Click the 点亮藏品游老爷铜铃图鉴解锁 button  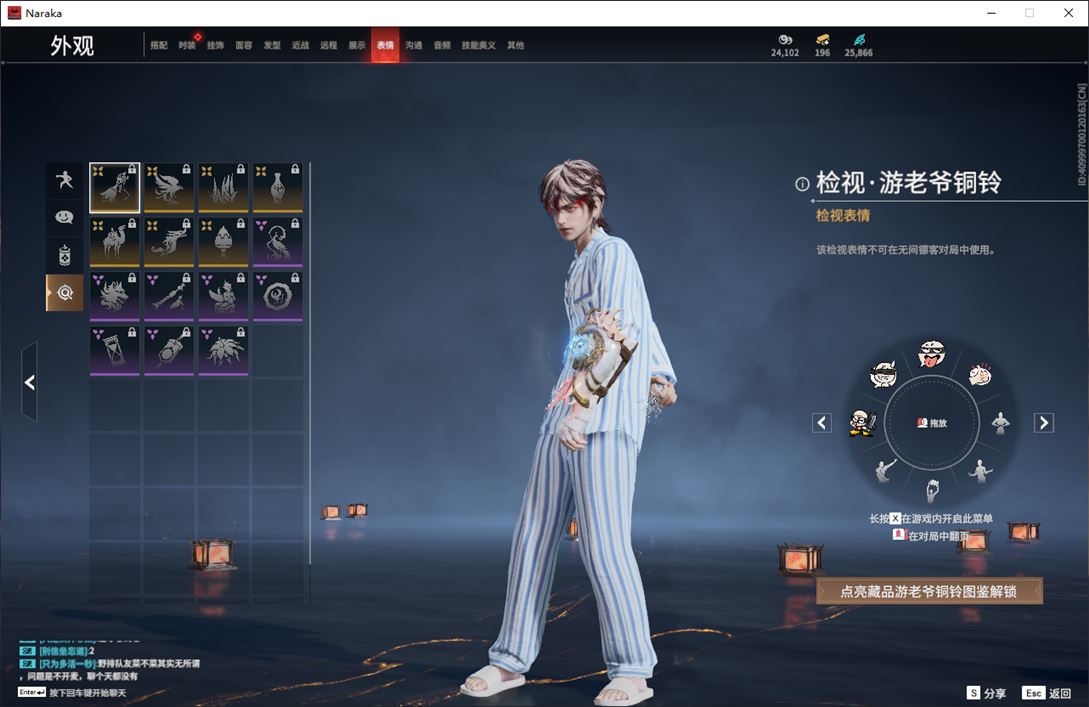coord(929,591)
